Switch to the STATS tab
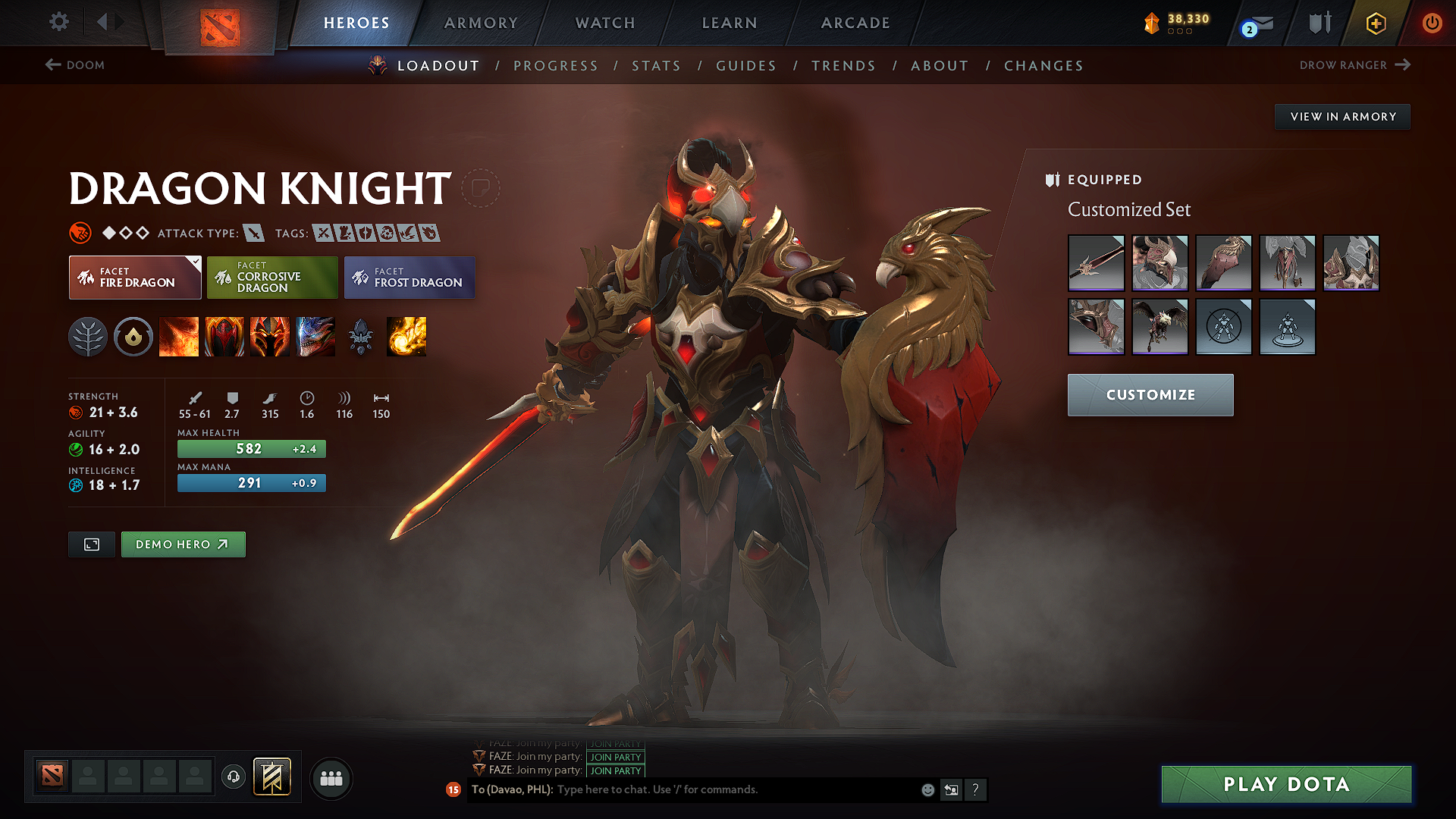The image size is (1456, 819). click(x=657, y=66)
